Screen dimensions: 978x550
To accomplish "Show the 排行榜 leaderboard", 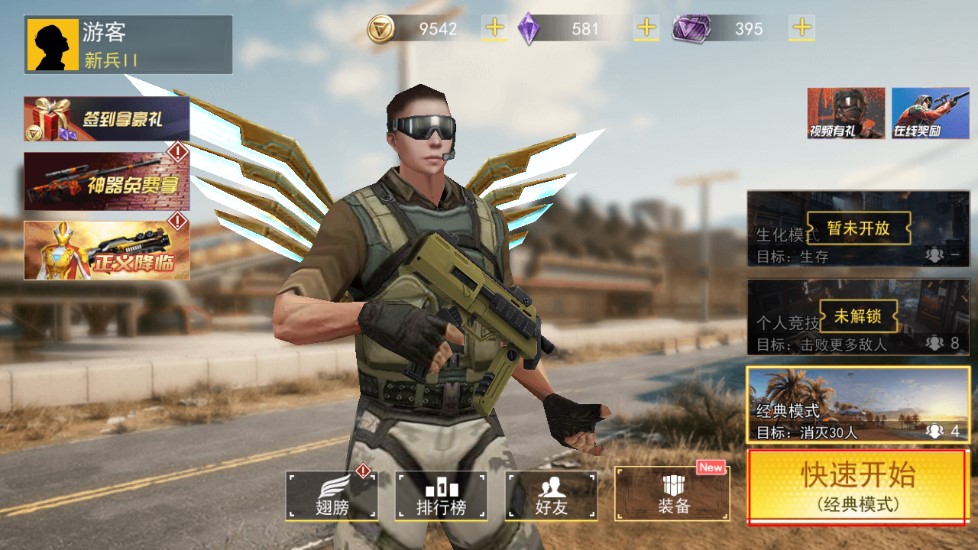I will (x=441, y=496).
